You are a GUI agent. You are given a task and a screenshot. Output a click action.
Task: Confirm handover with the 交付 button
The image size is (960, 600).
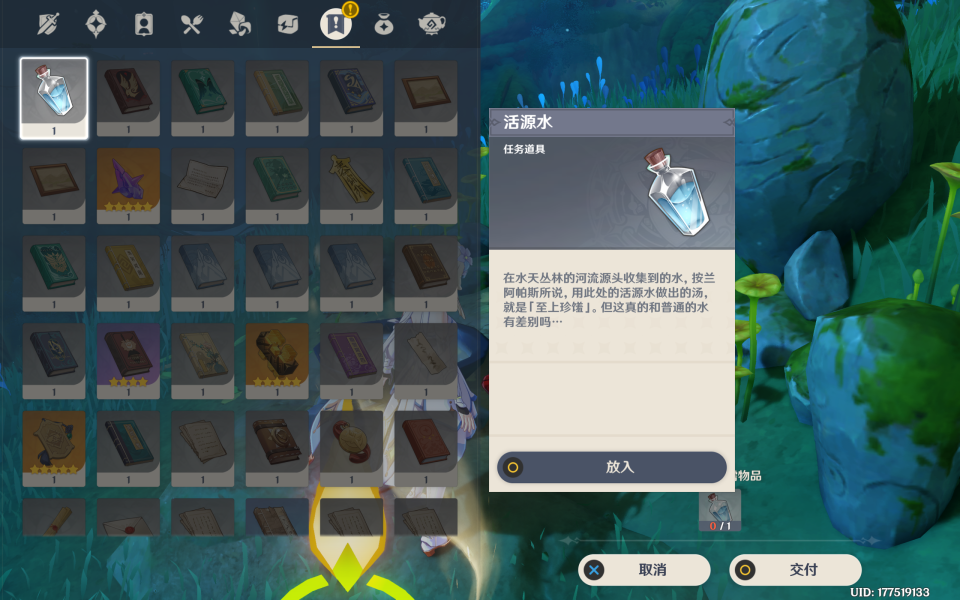coord(795,570)
